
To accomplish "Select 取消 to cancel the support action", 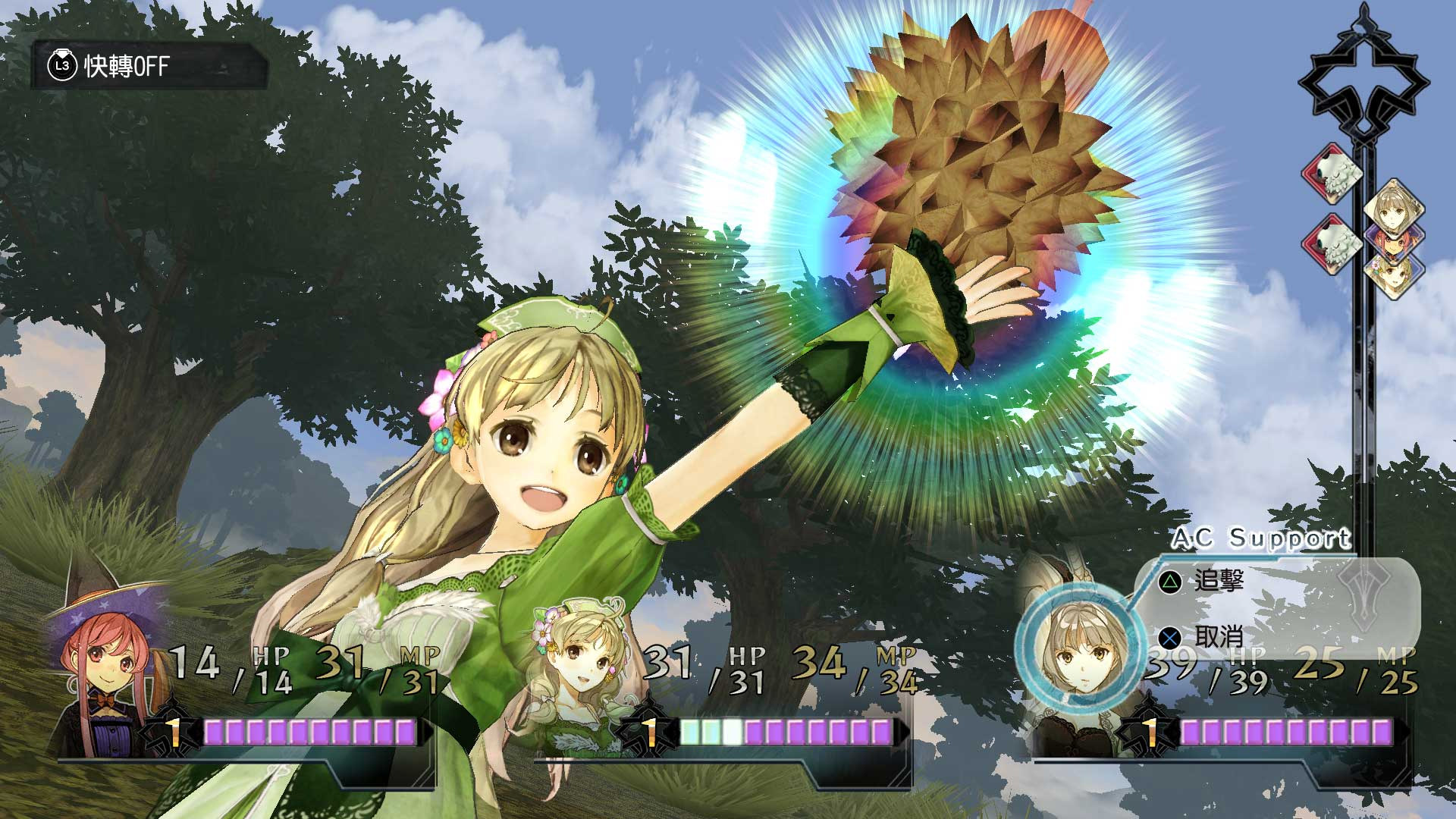I will [1218, 637].
